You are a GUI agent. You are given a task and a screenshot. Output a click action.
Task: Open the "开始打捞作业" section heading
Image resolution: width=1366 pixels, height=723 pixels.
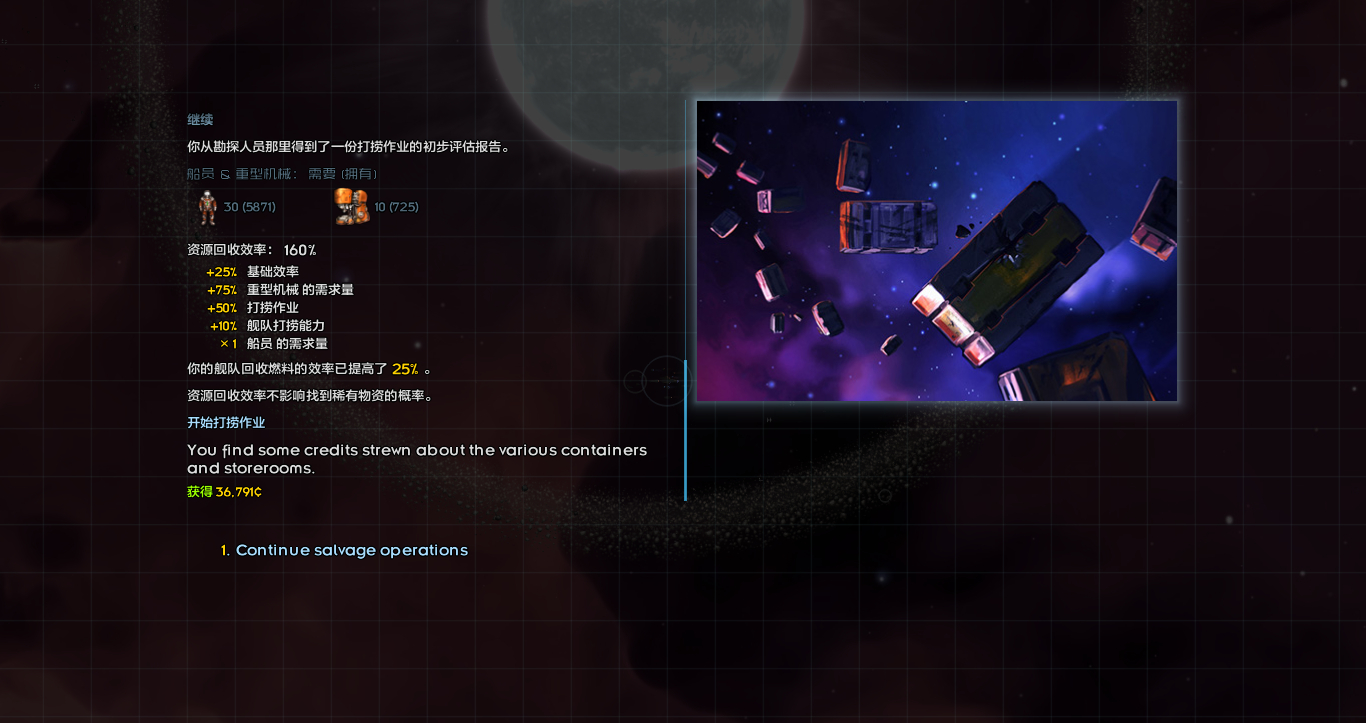coord(225,422)
